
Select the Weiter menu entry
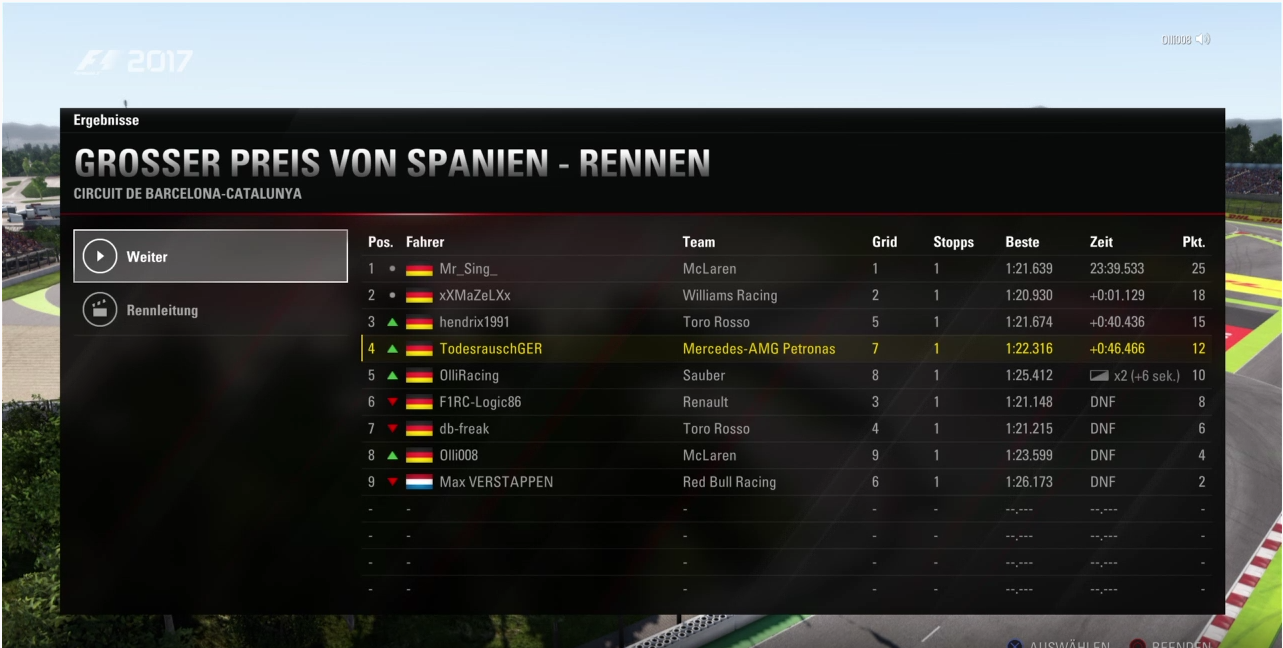(x=210, y=257)
